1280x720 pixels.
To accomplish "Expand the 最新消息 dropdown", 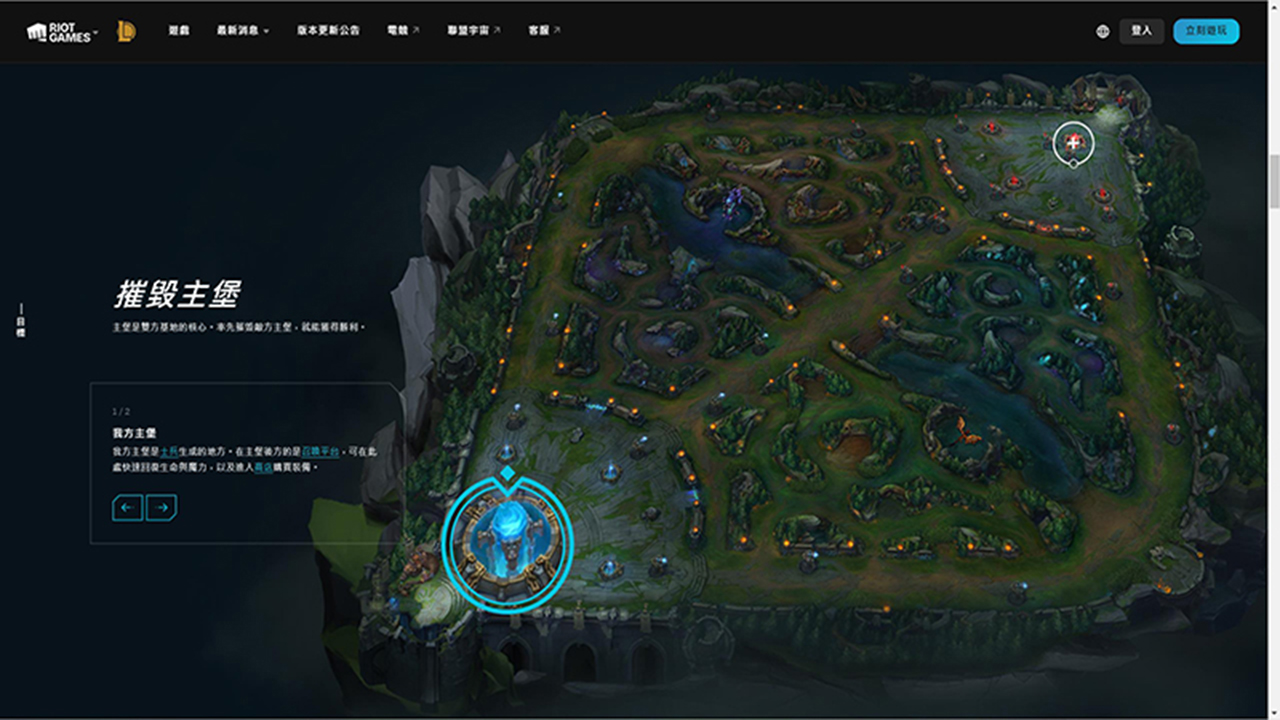I will click(243, 31).
